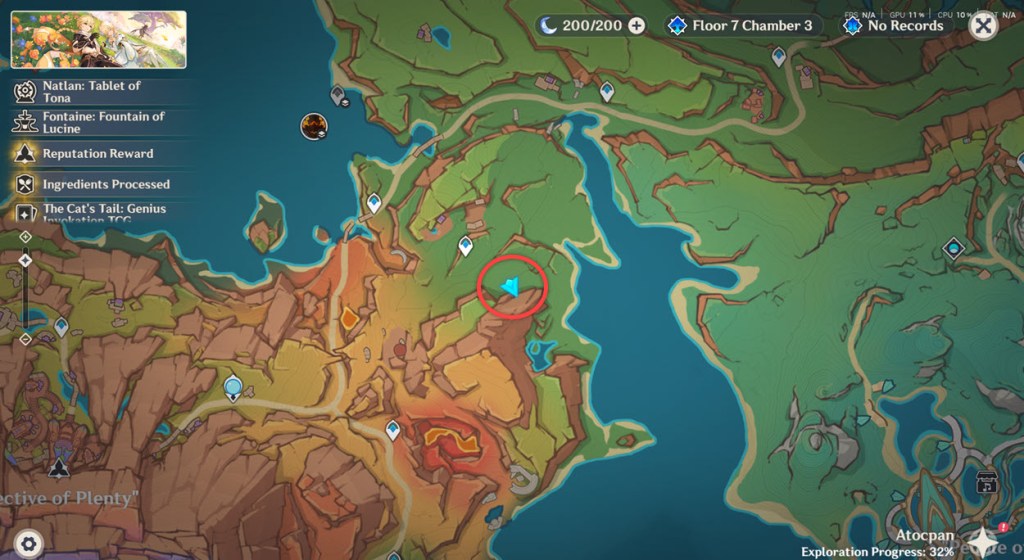Open the Floor 7 Chamber 3 Spiral Abyss entry

coord(740,26)
